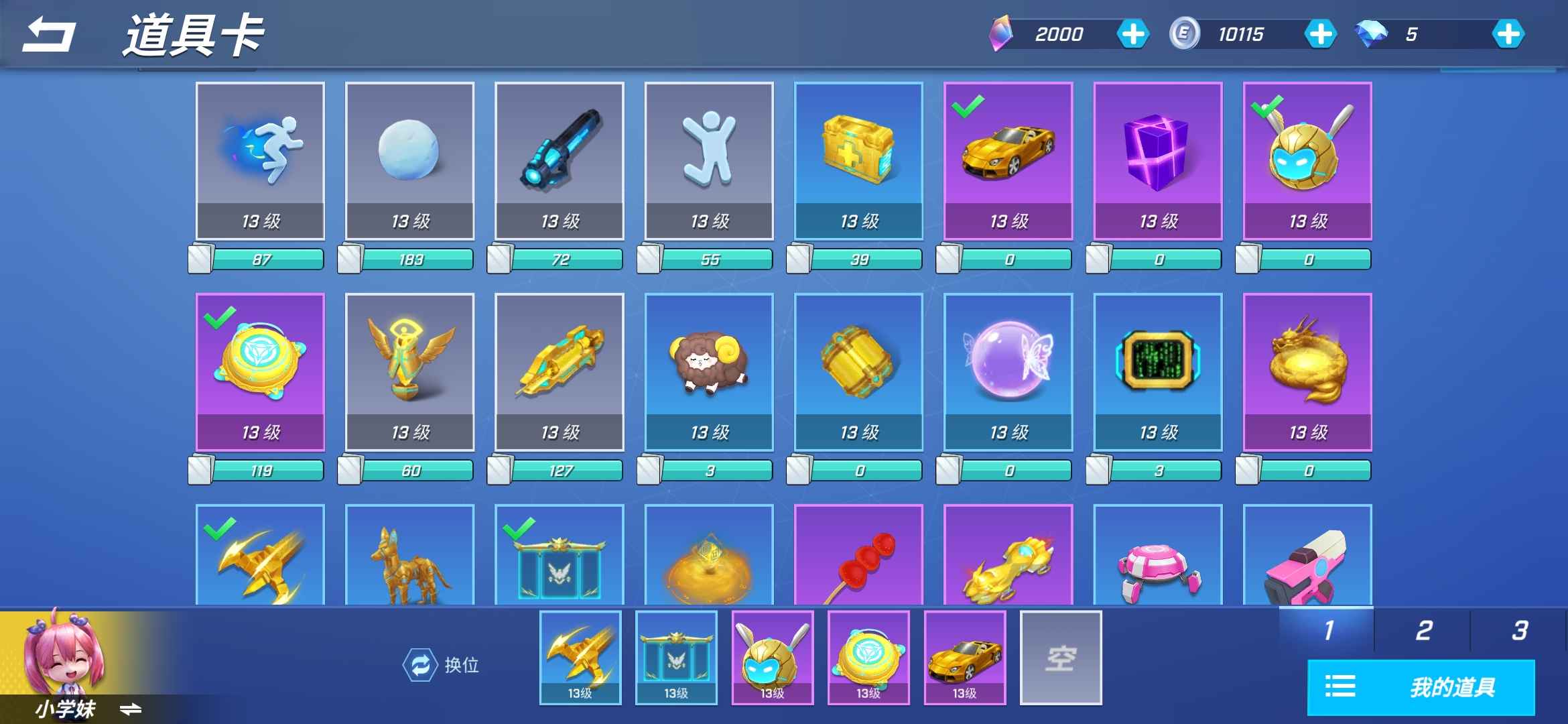1568x724 pixels.
Task: Select the empty 空 loadout slot
Action: (x=1061, y=658)
